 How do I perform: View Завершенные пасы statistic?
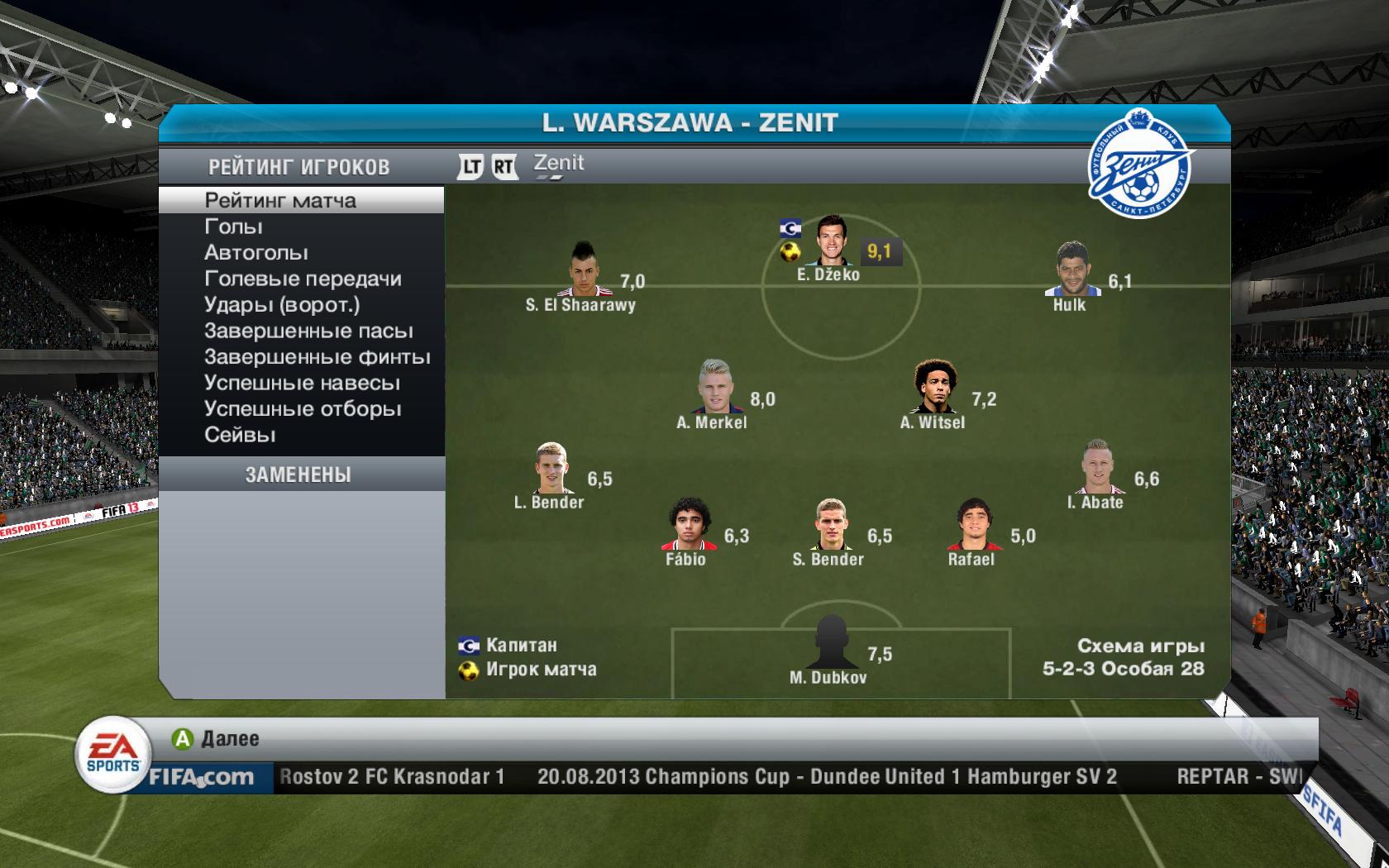click(x=308, y=331)
